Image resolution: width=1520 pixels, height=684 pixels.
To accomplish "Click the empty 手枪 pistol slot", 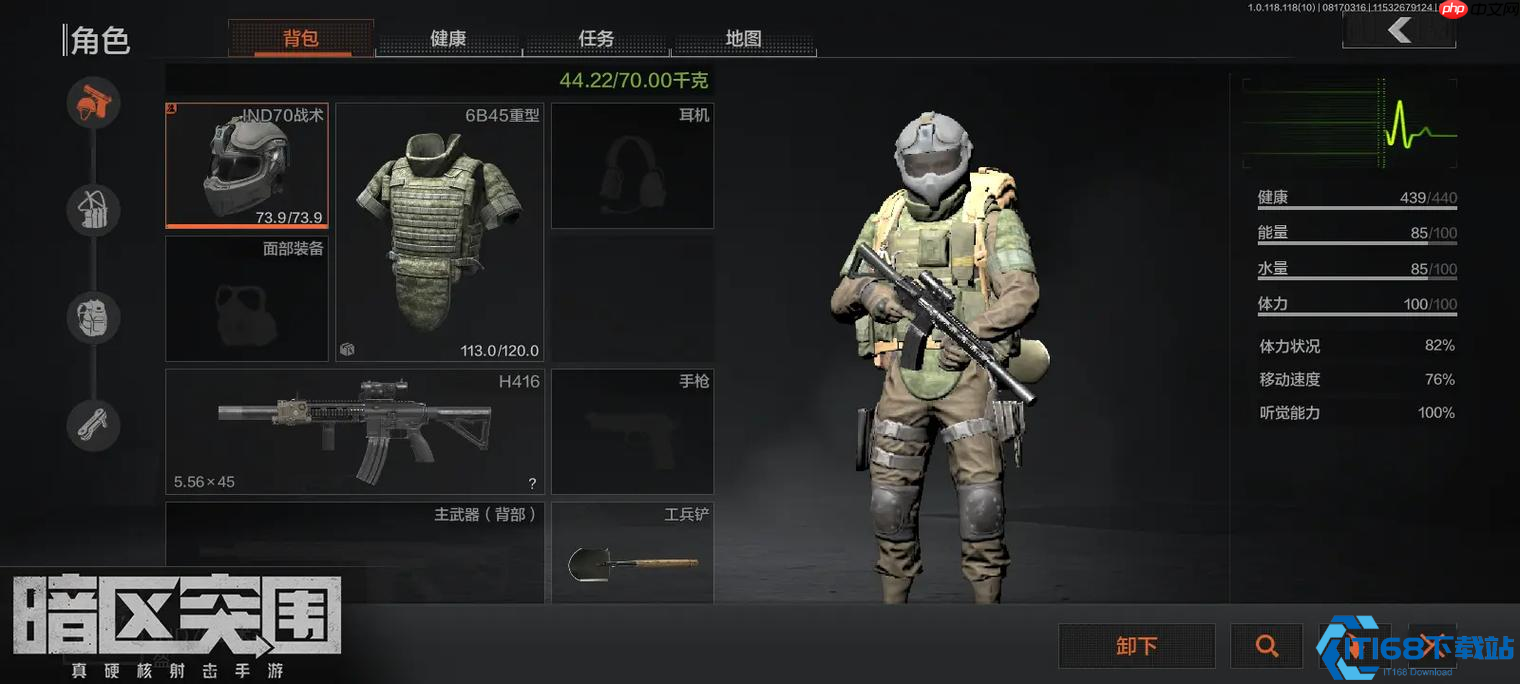I will [632, 431].
